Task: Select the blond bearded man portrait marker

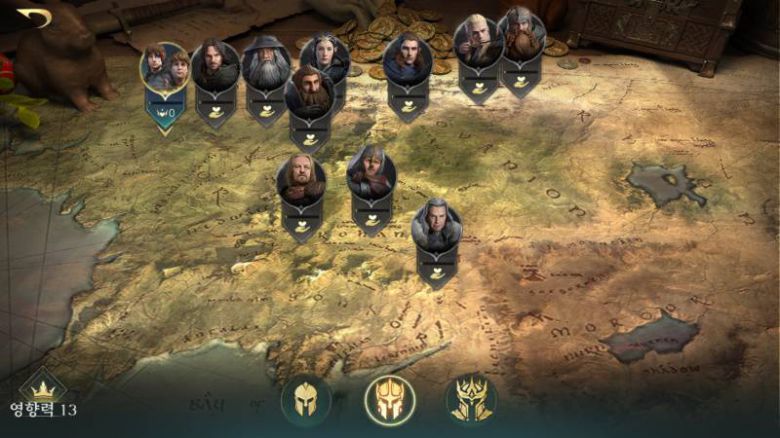Action: [x=301, y=181]
